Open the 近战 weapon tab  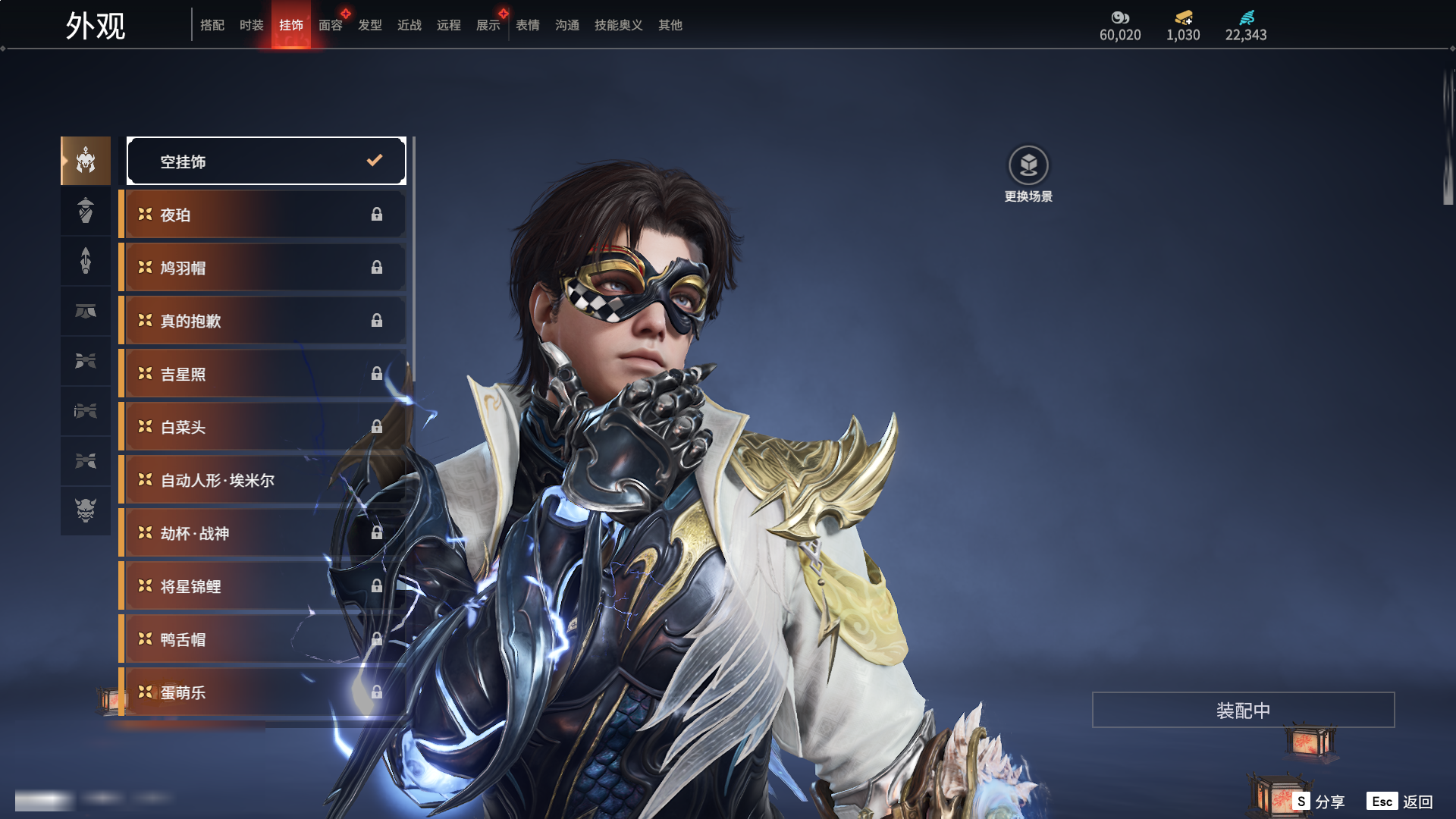tap(409, 25)
